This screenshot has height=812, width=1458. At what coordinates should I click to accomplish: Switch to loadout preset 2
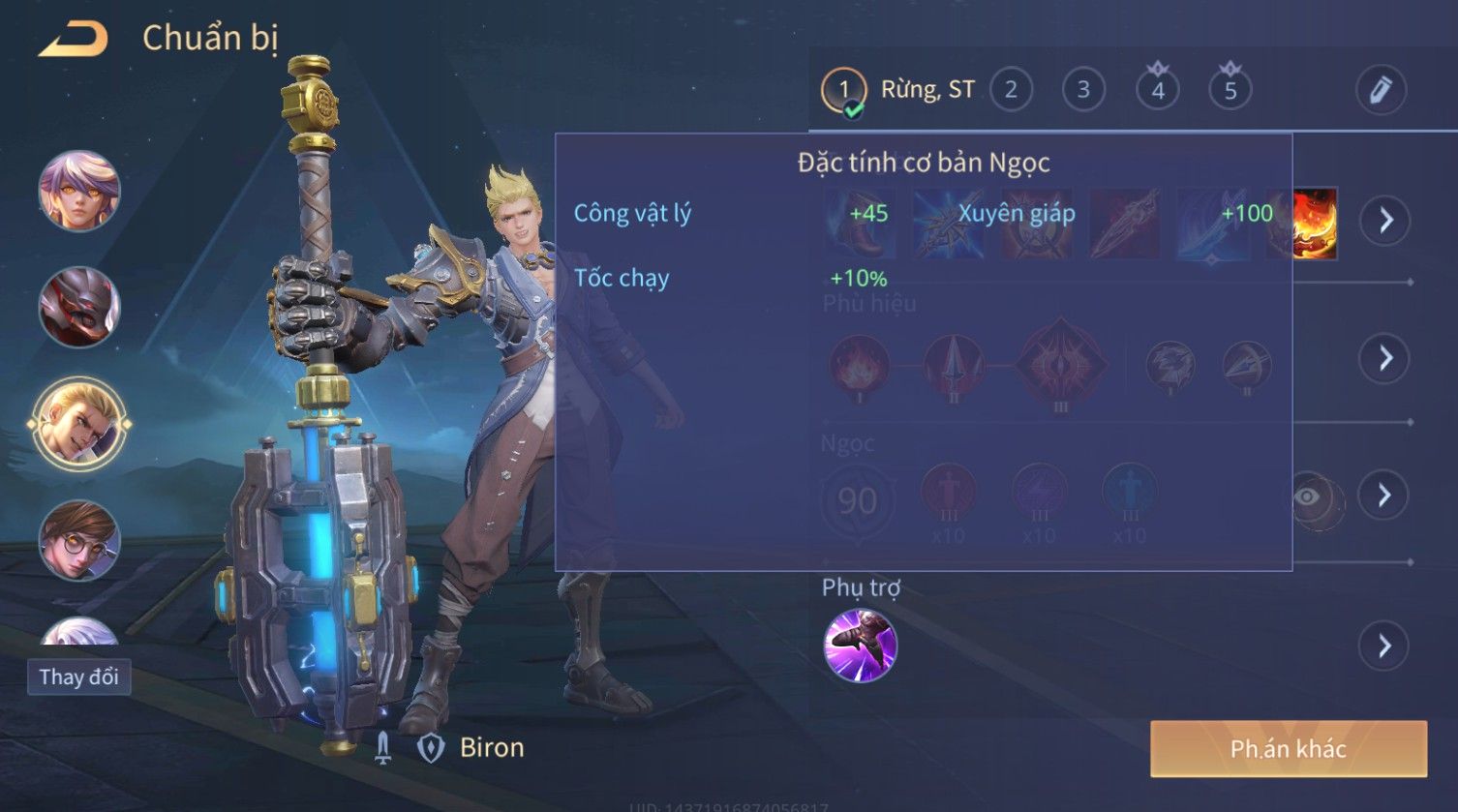pyautogui.click(x=1011, y=91)
